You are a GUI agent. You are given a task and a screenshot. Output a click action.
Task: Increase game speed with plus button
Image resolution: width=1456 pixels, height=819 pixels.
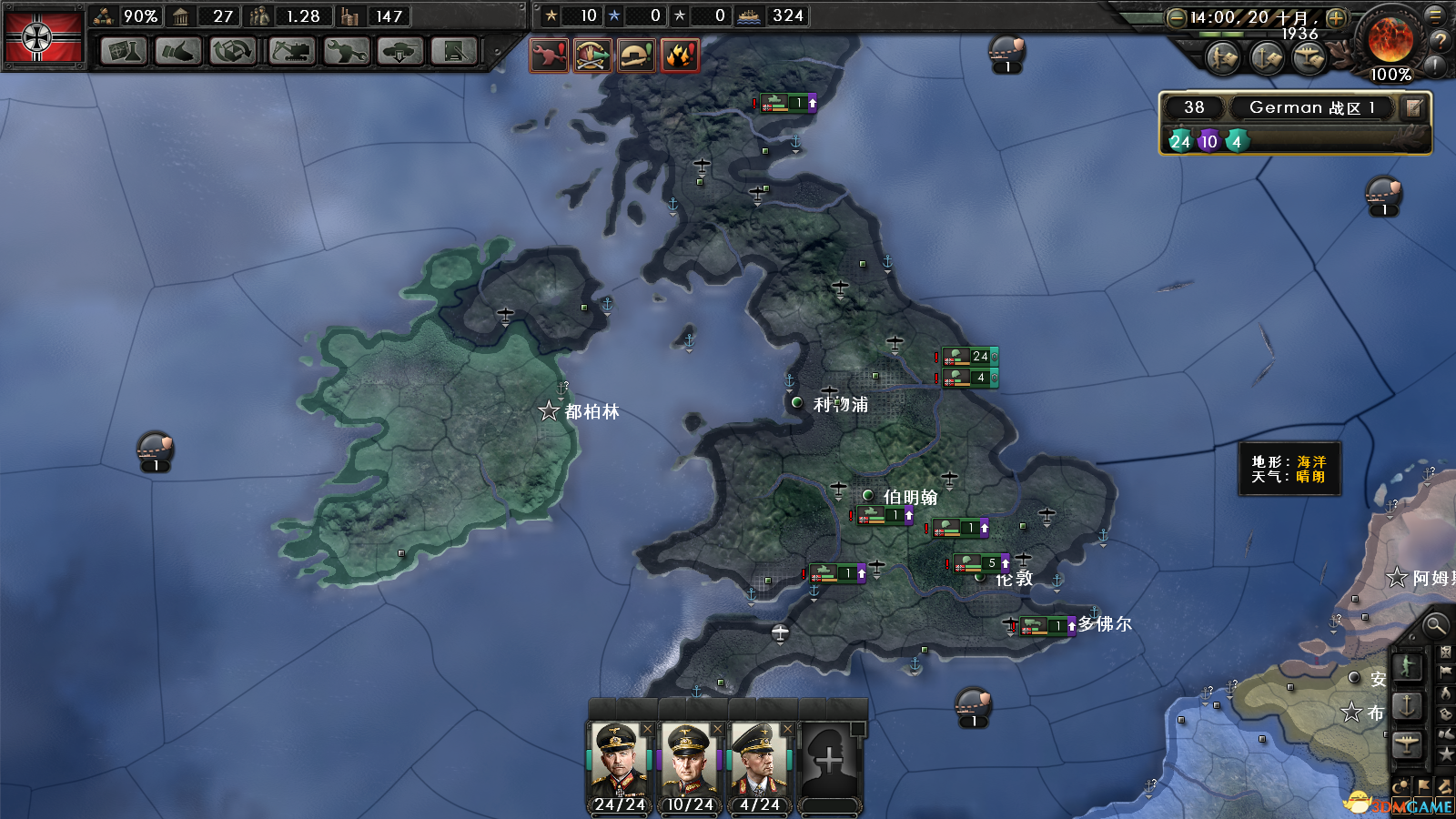[x=1336, y=17]
